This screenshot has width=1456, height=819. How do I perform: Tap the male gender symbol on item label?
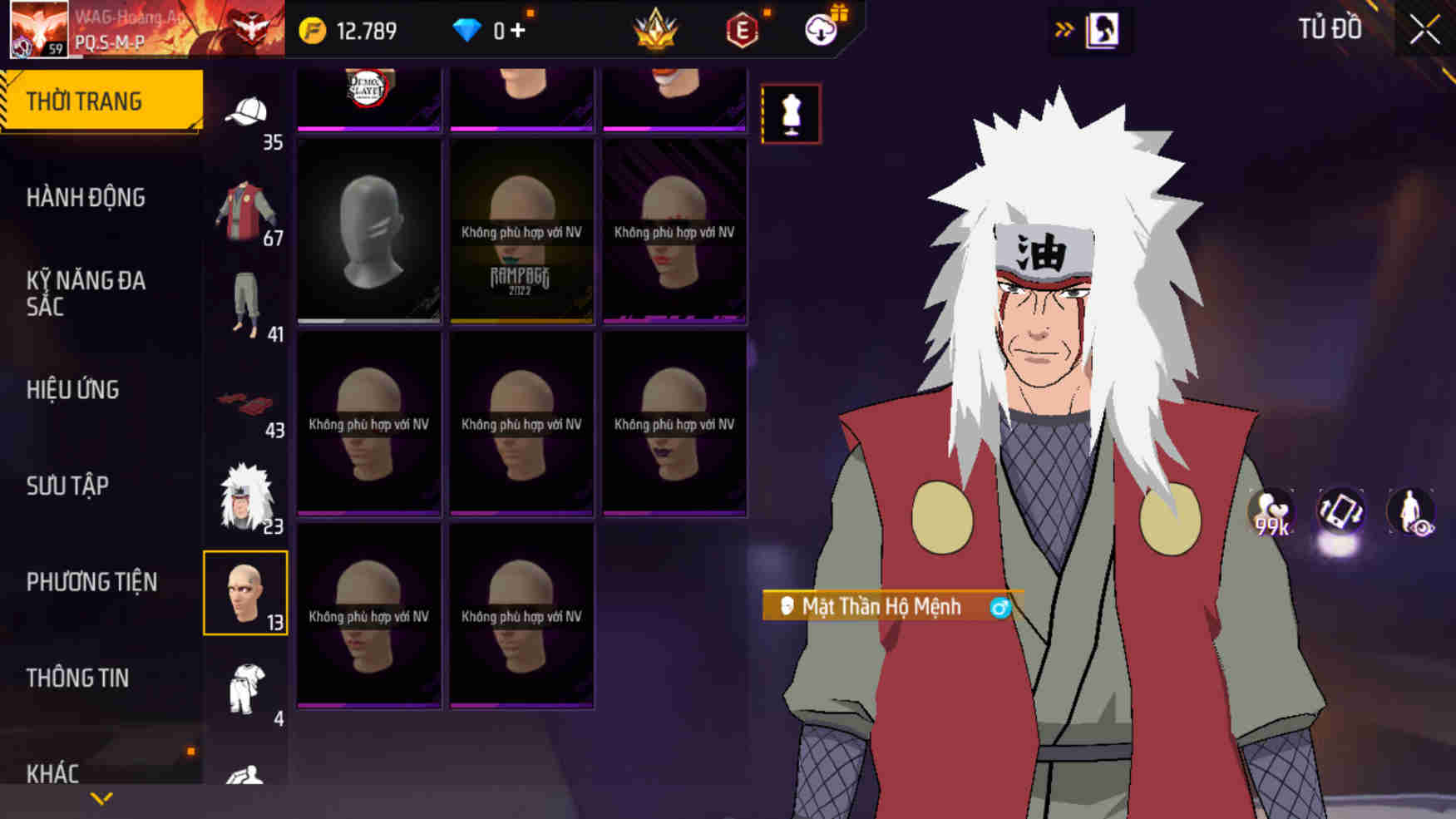pos(999,608)
